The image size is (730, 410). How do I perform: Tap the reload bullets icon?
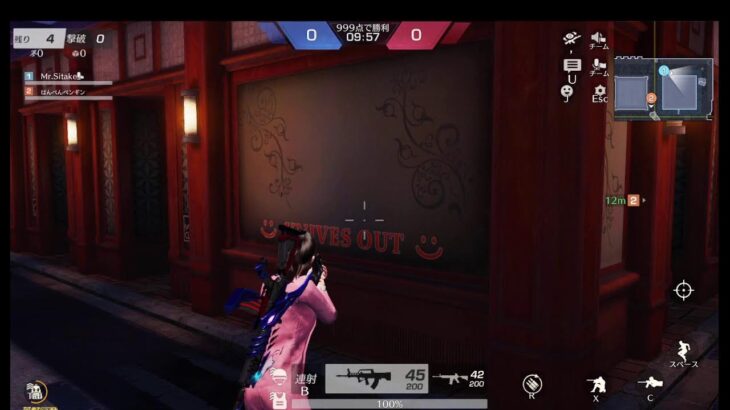point(532,383)
